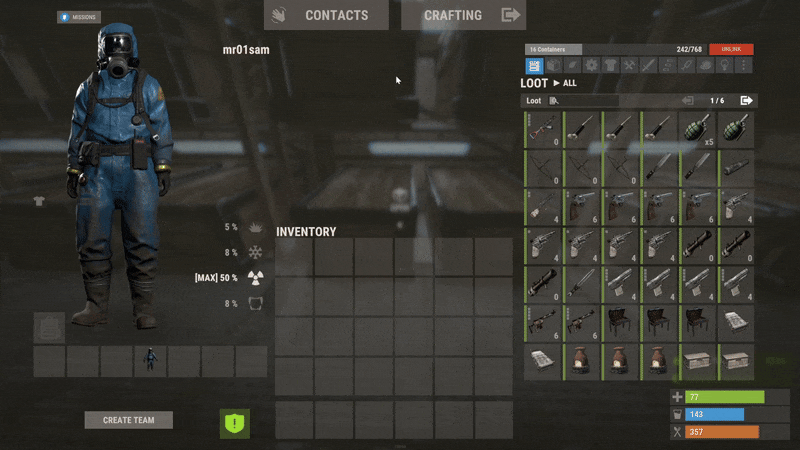Show the tools category with crossed hammer icon

click(629, 66)
